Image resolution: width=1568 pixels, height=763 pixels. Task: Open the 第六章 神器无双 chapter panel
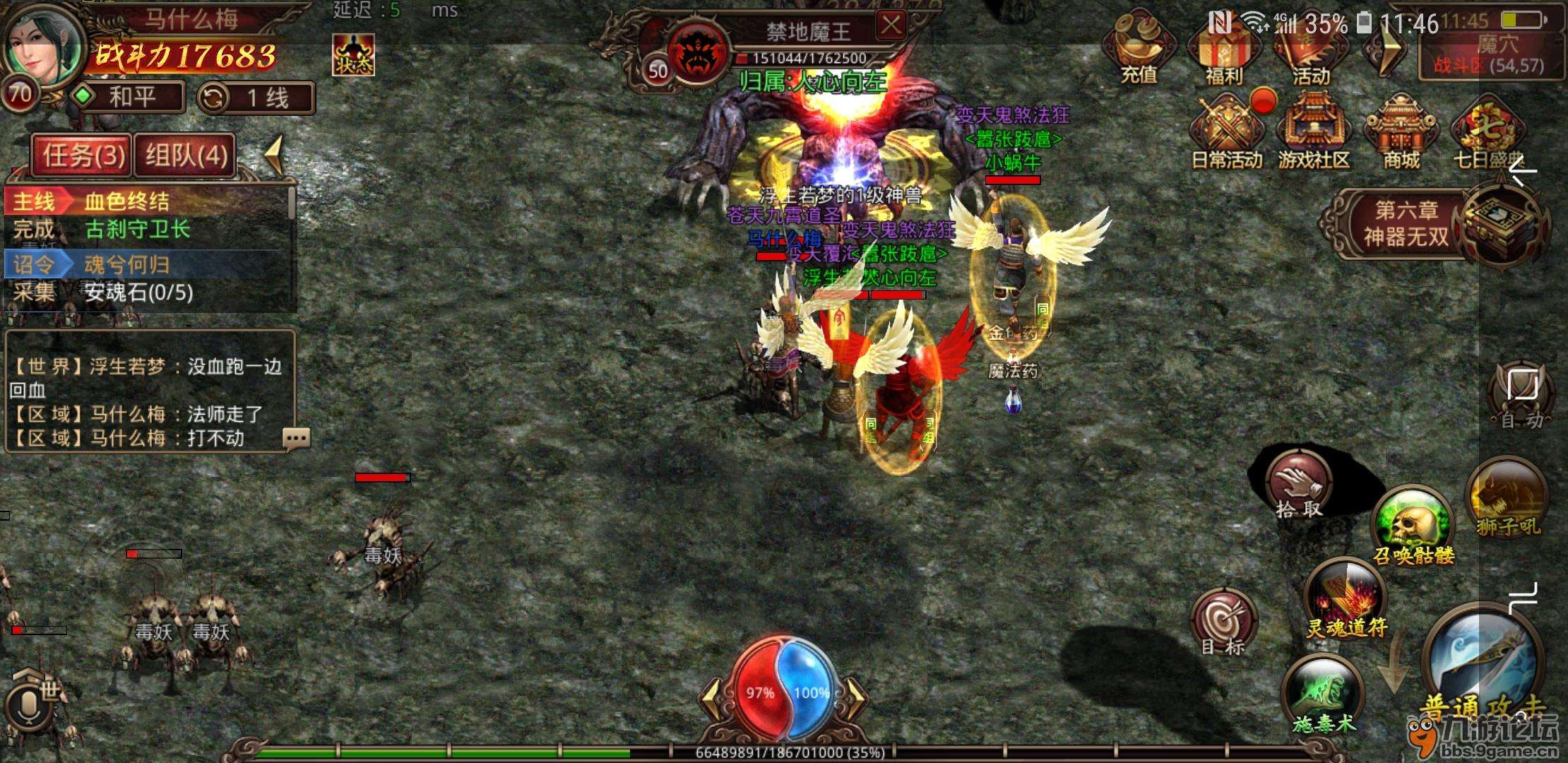(1406, 224)
